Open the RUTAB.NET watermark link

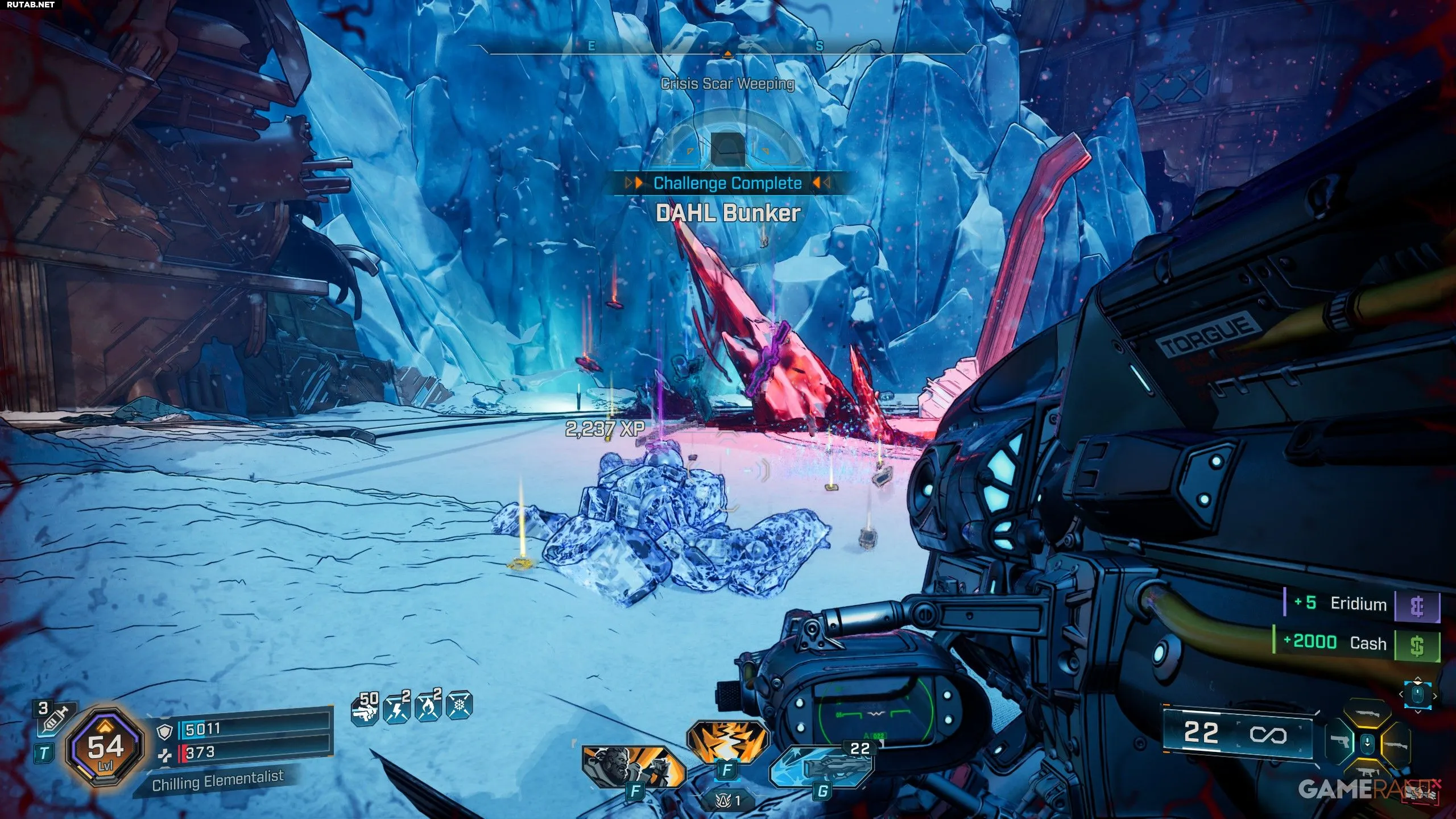click(28, 5)
